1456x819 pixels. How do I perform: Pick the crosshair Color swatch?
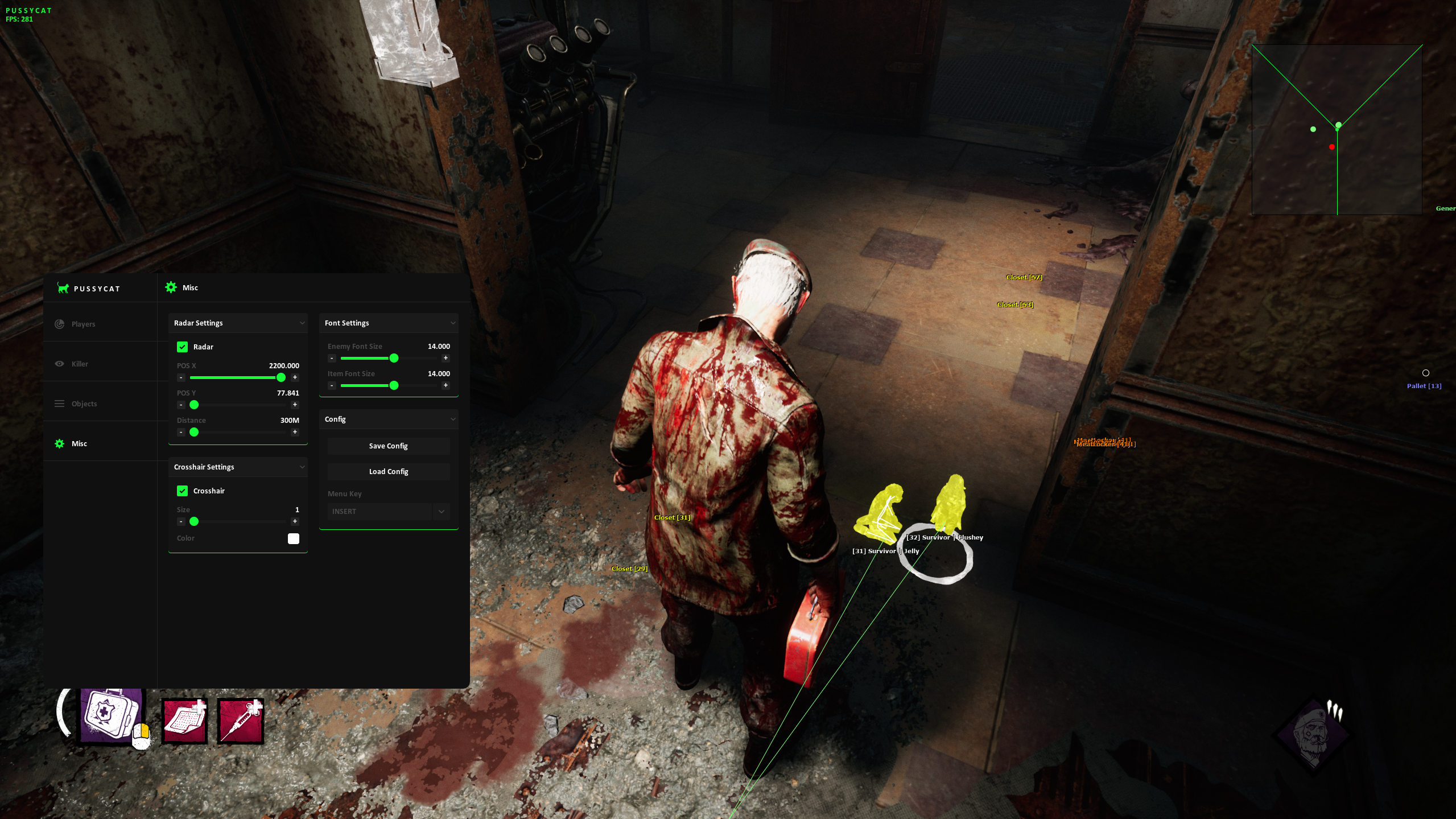[293, 538]
